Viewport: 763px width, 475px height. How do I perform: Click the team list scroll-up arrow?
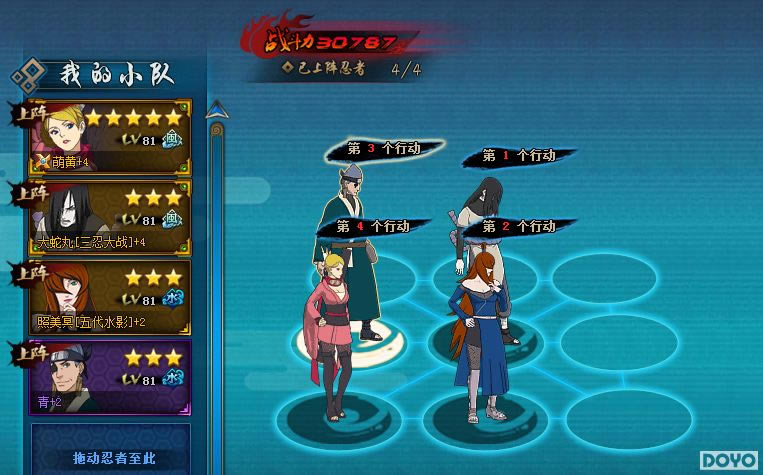215,113
